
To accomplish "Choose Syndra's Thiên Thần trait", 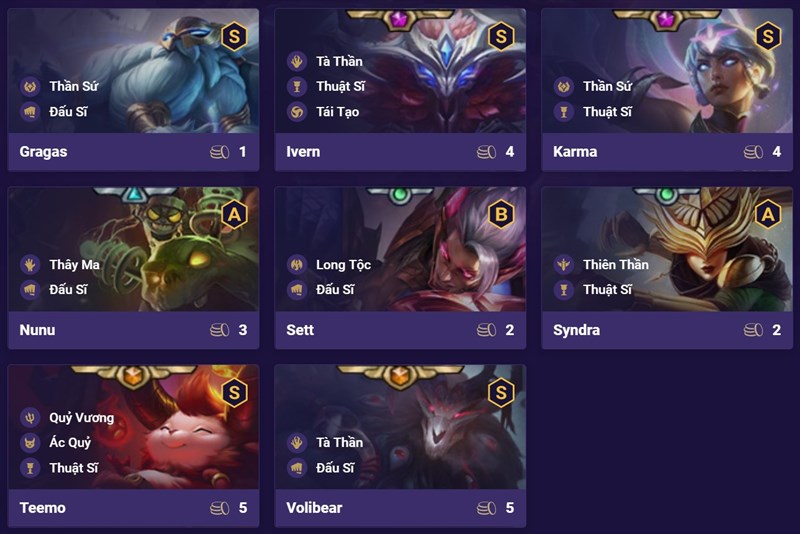I will coord(614,265).
